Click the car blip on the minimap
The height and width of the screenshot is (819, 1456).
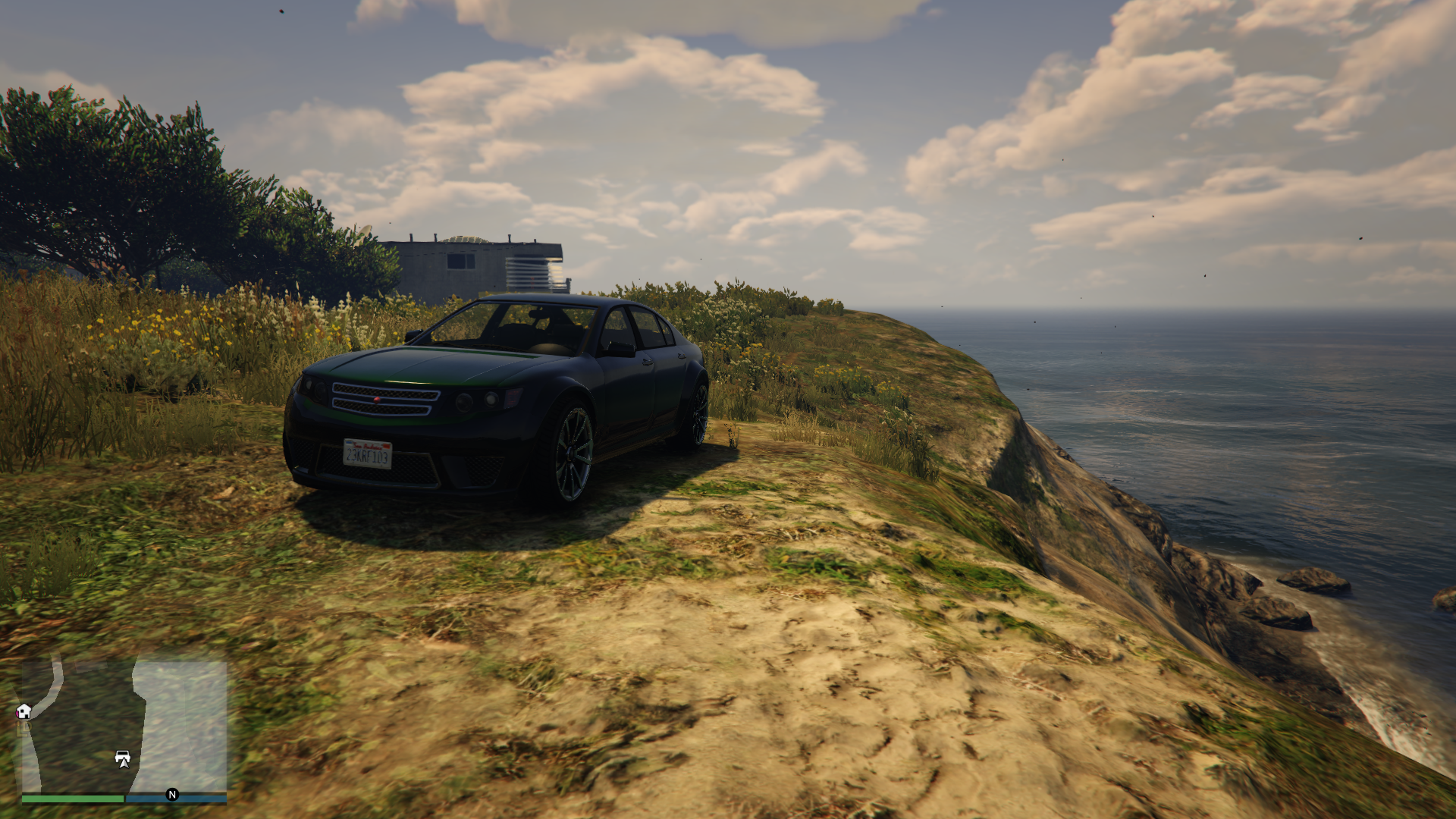(123, 758)
